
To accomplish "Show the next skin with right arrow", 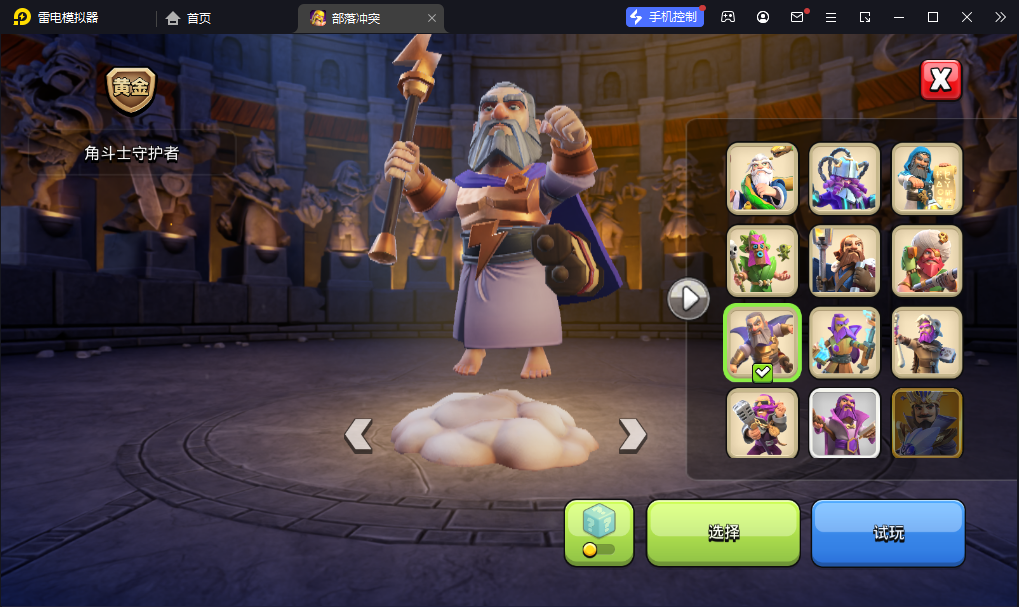I will [632, 434].
